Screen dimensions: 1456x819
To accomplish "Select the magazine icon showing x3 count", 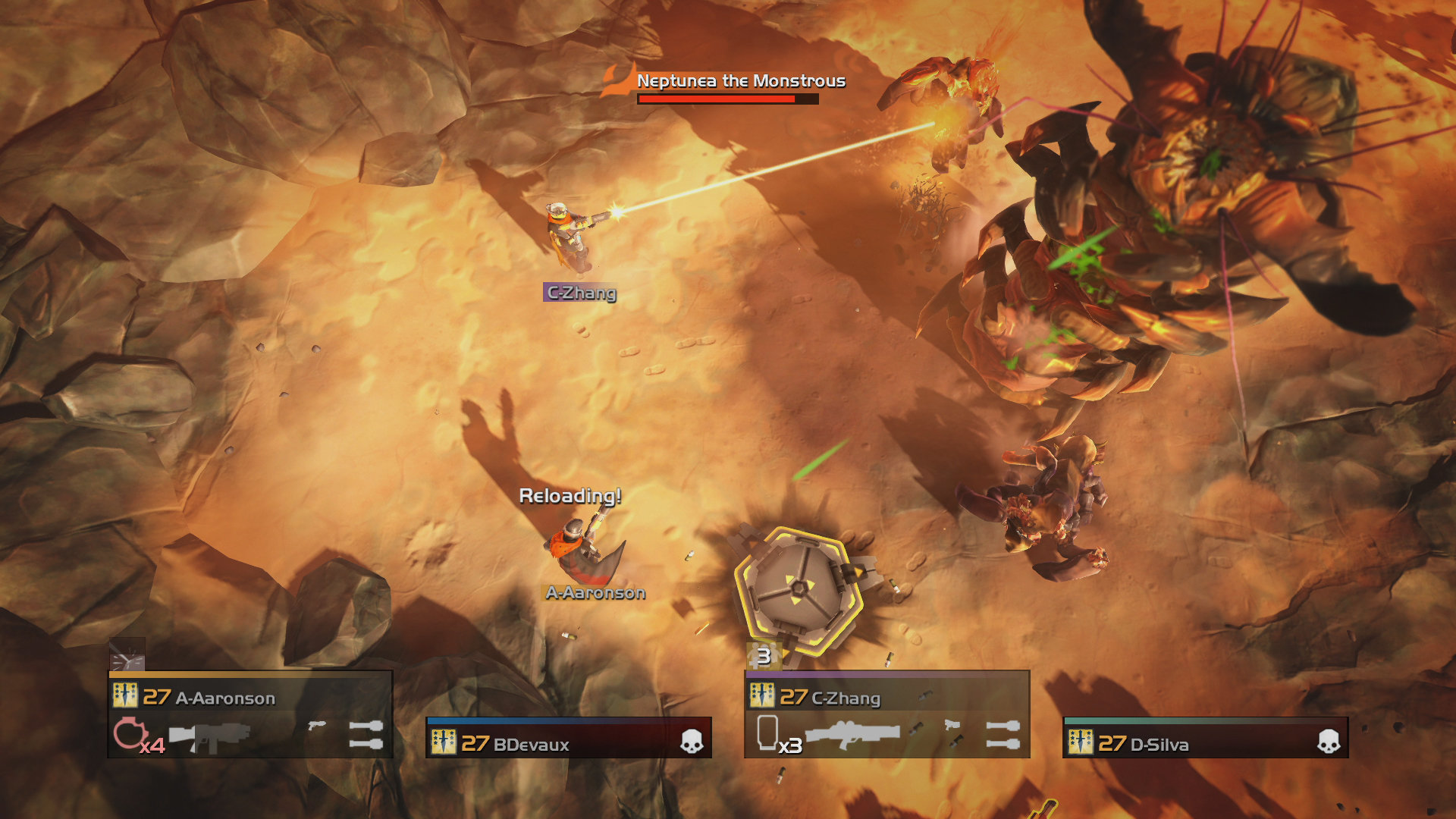I will pos(767,732).
